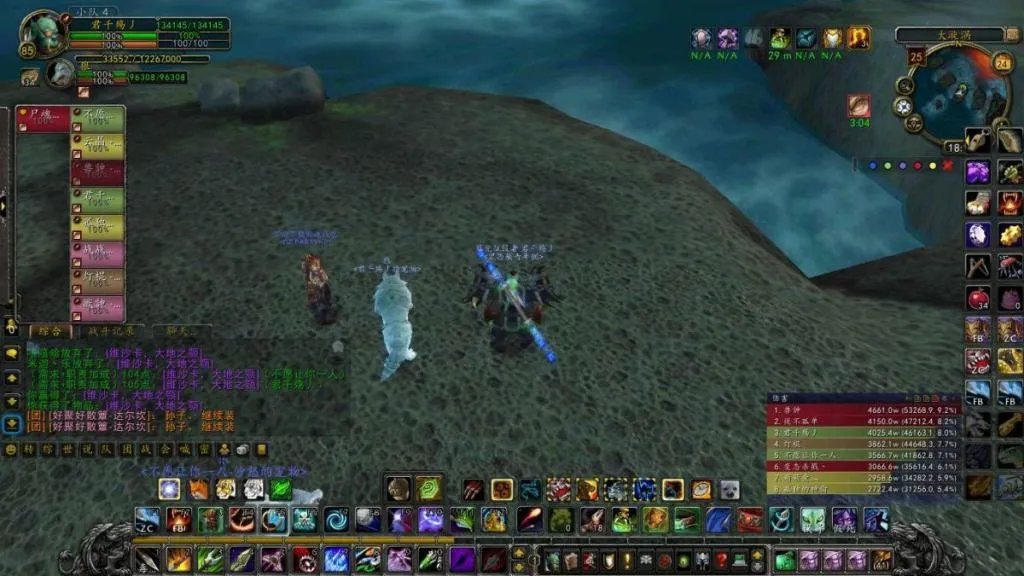Click the player portrait frame
1024x576 pixels.
[x=42, y=33]
